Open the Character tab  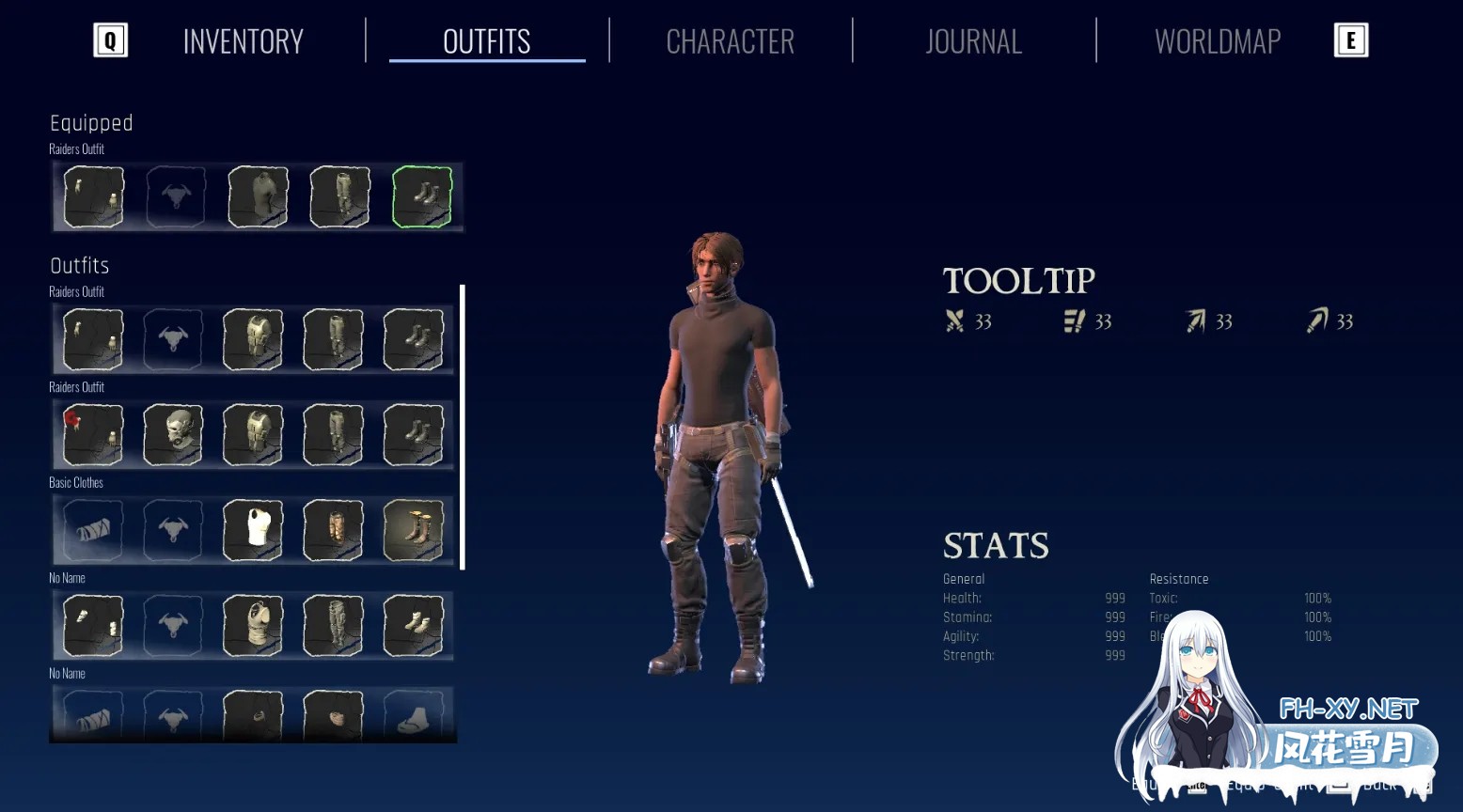pyautogui.click(x=730, y=41)
